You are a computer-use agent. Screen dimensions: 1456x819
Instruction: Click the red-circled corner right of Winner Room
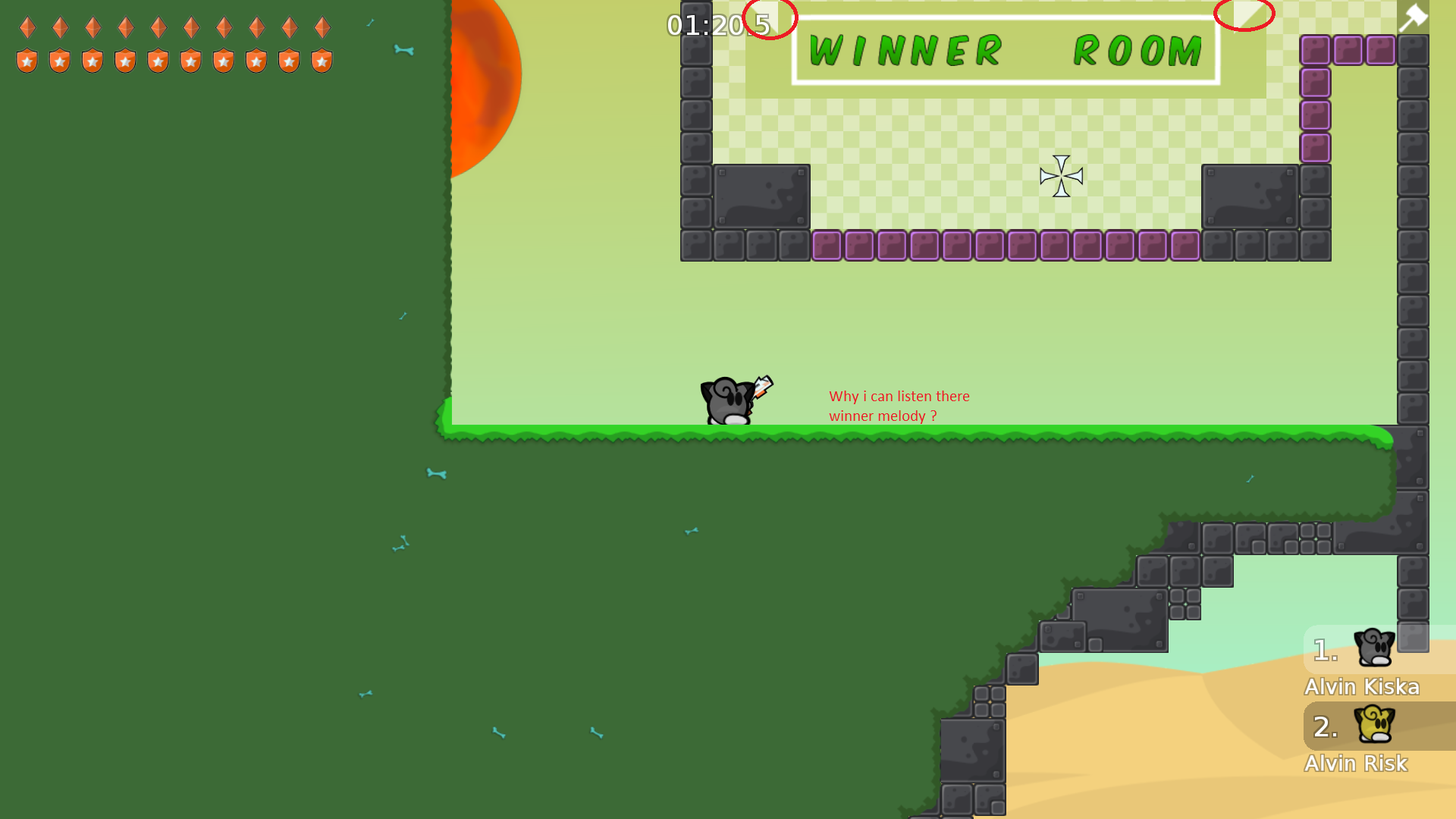[1244, 13]
